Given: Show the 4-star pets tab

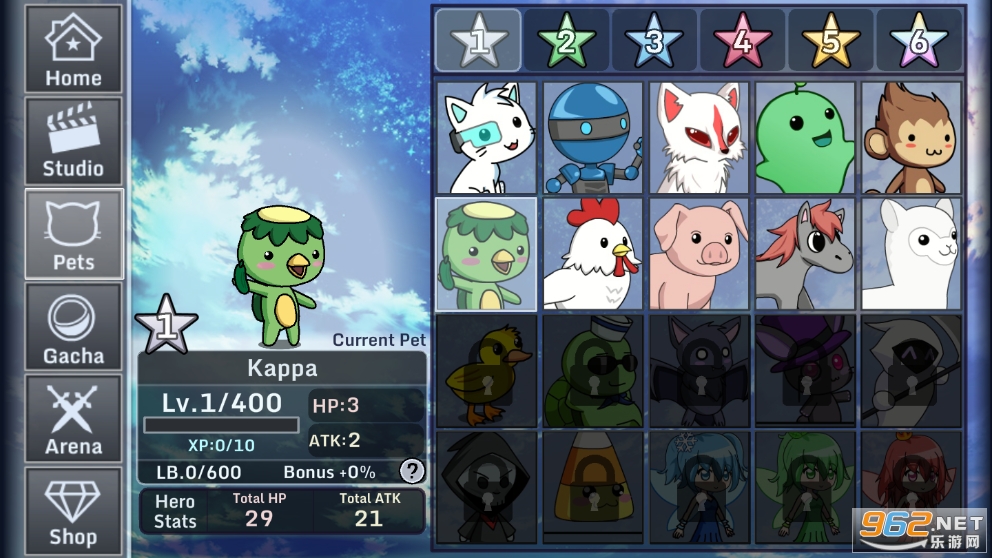Looking at the screenshot, I should (742, 40).
